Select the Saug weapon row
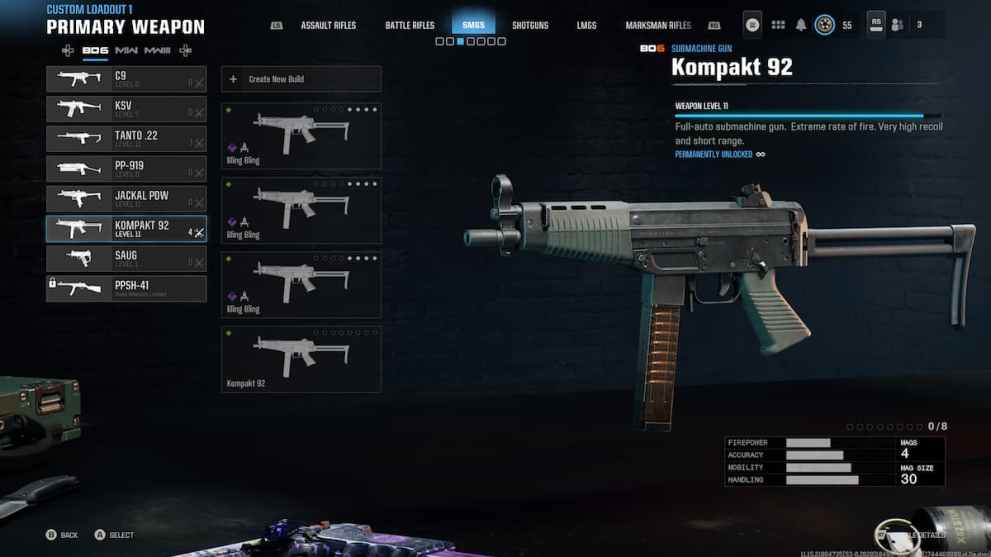Viewport: 991px width, 557px height. point(126,259)
